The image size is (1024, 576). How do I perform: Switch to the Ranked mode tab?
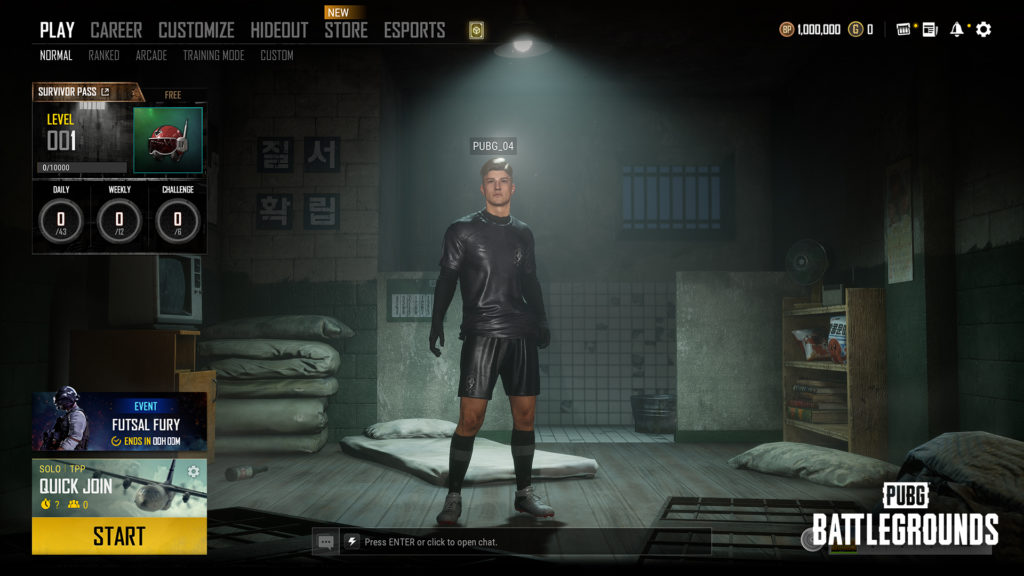click(104, 56)
